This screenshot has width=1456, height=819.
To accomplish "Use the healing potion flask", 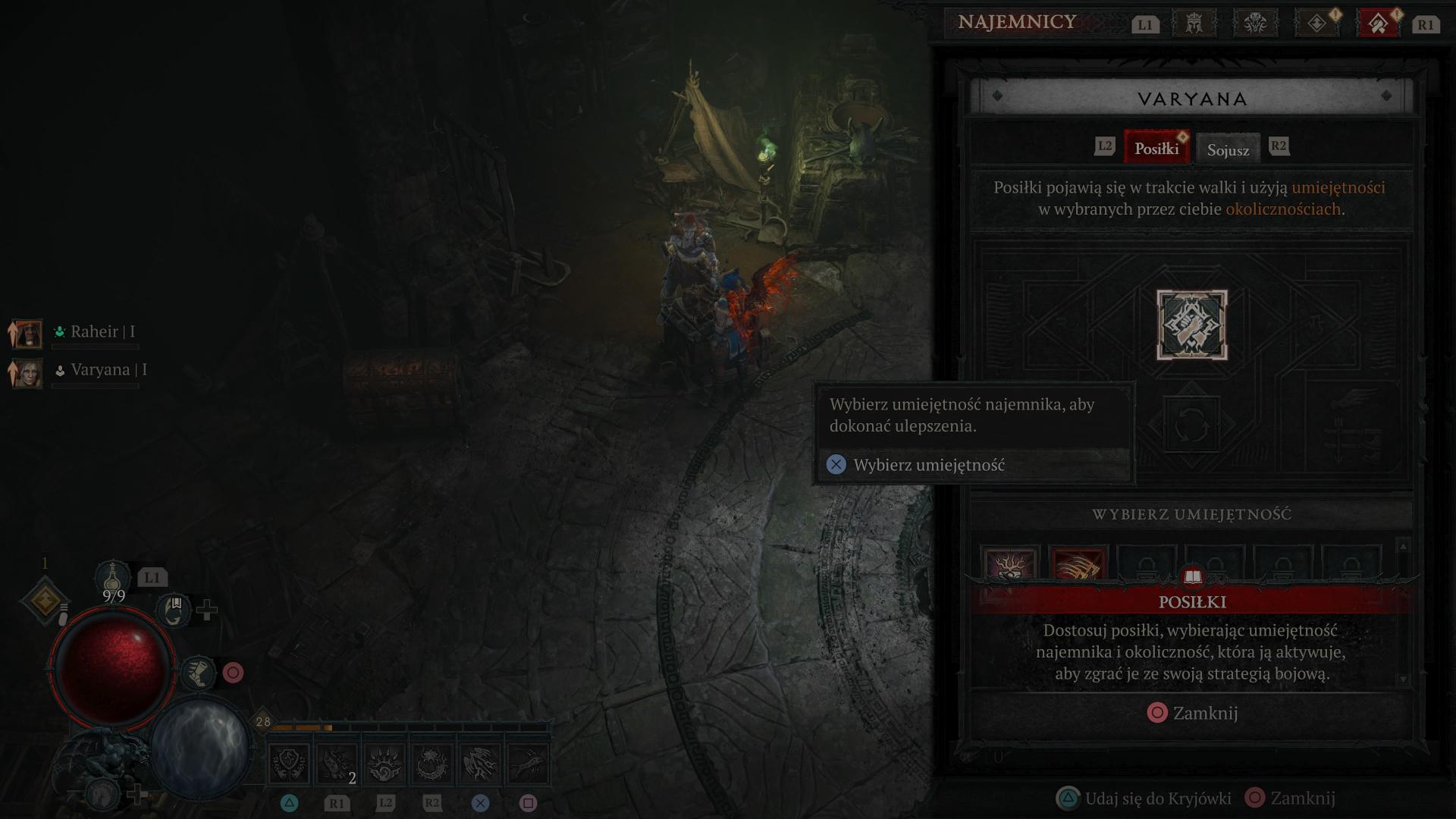I will coord(113,578).
